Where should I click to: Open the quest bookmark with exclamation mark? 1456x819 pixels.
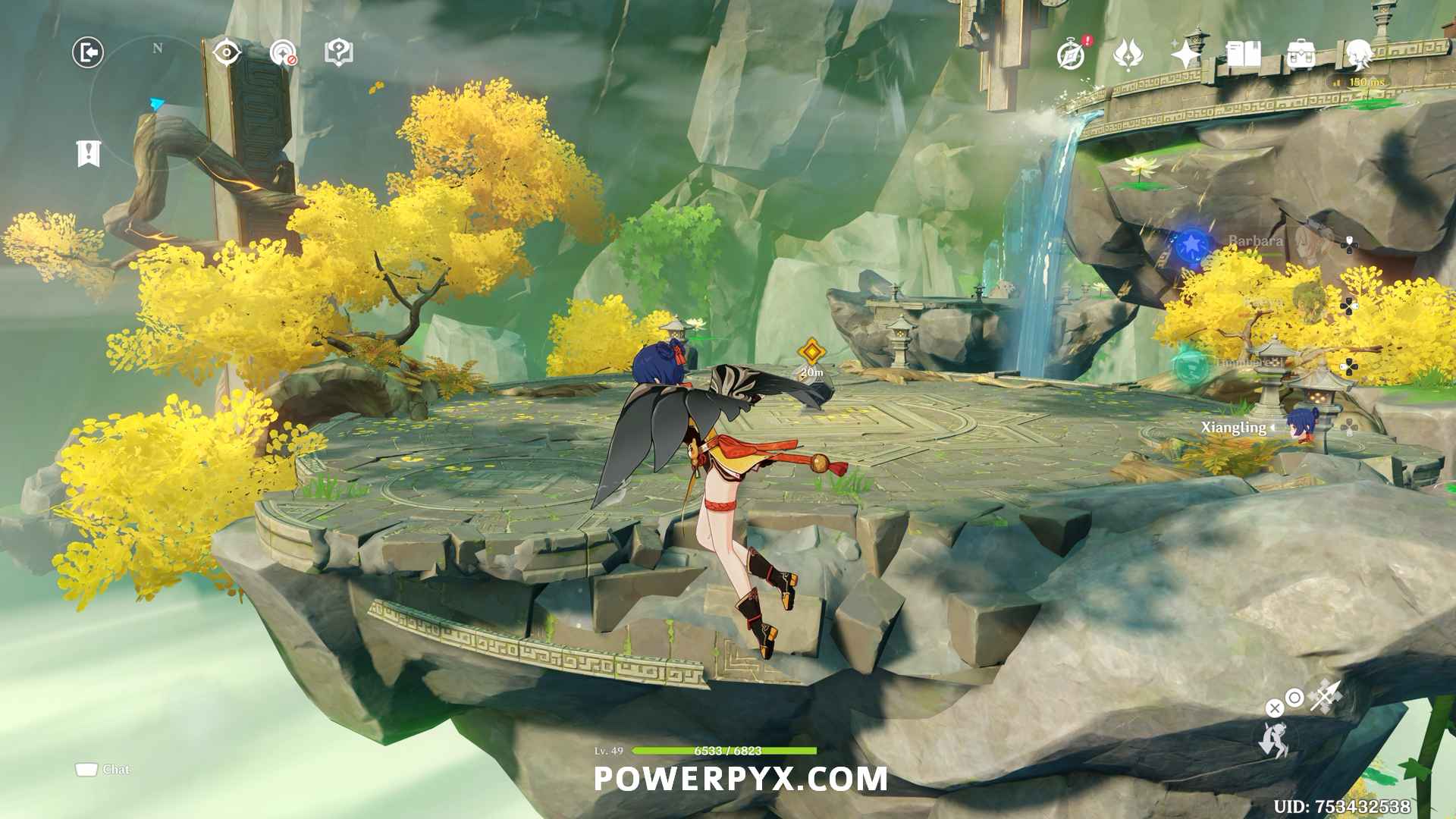(x=89, y=153)
